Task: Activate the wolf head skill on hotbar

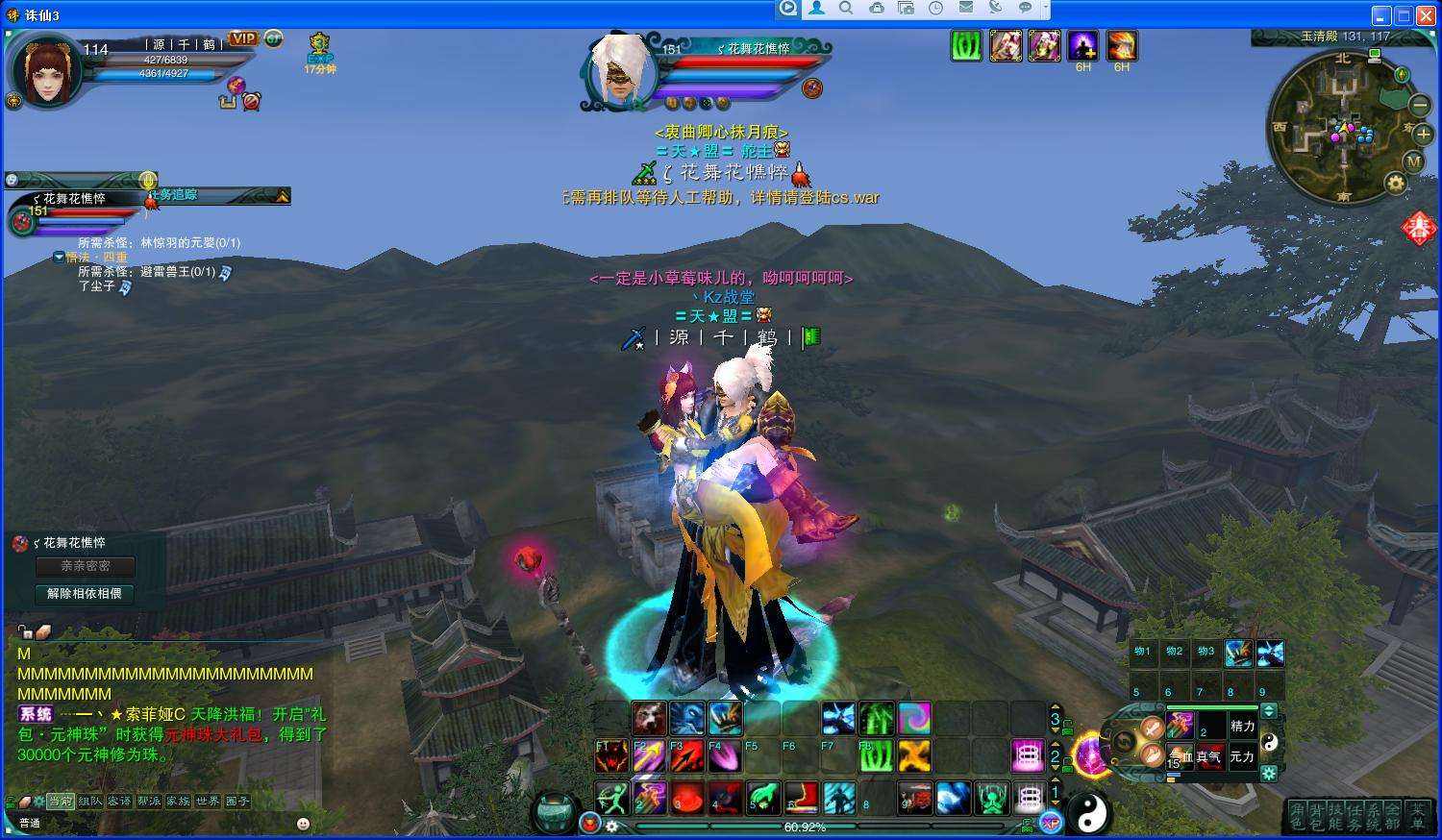Action: coord(648,717)
